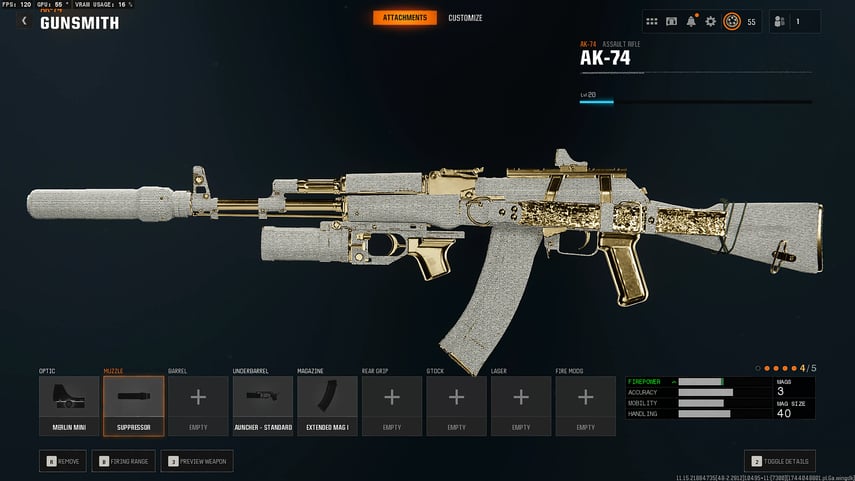Choose the empty Fire Mods slot
855x481 pixels.
(x=585, y=404)
